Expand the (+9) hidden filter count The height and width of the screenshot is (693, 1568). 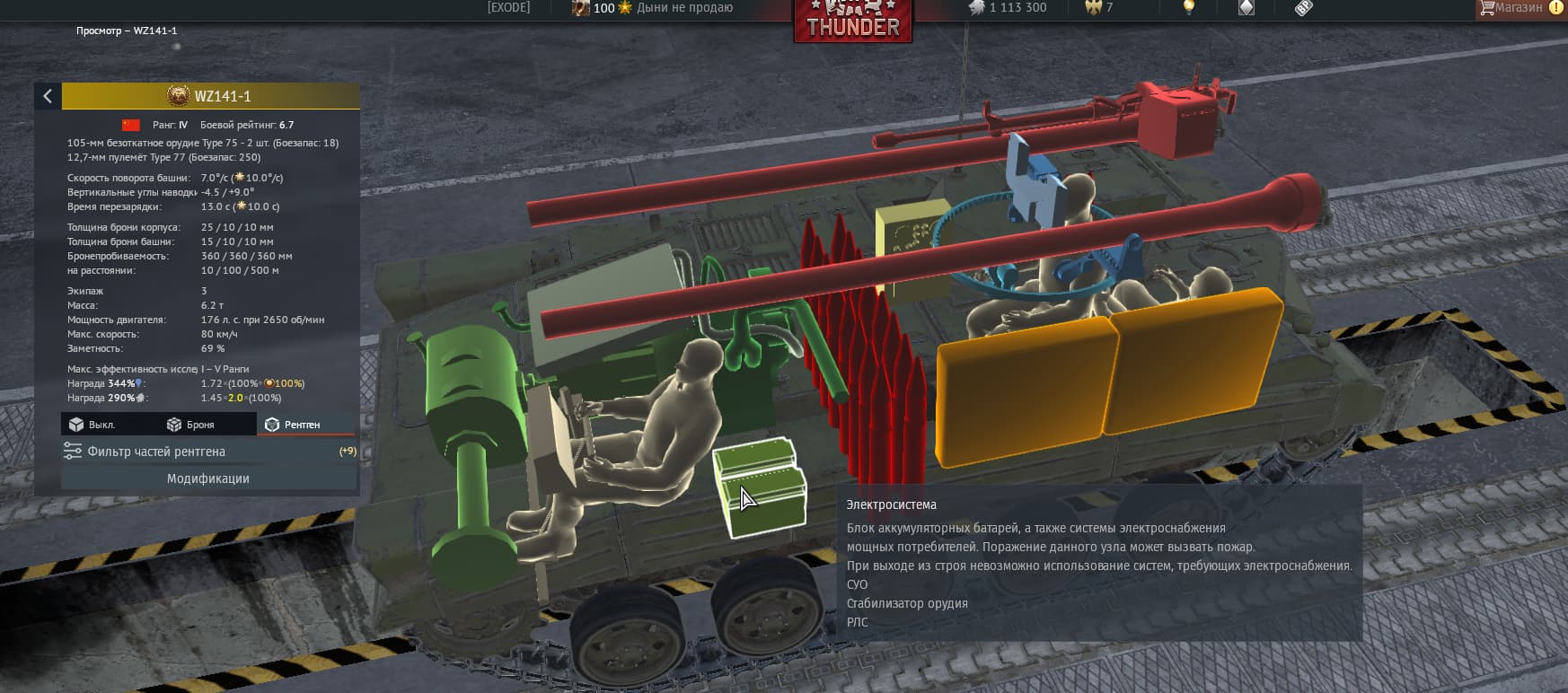[346, 450]
